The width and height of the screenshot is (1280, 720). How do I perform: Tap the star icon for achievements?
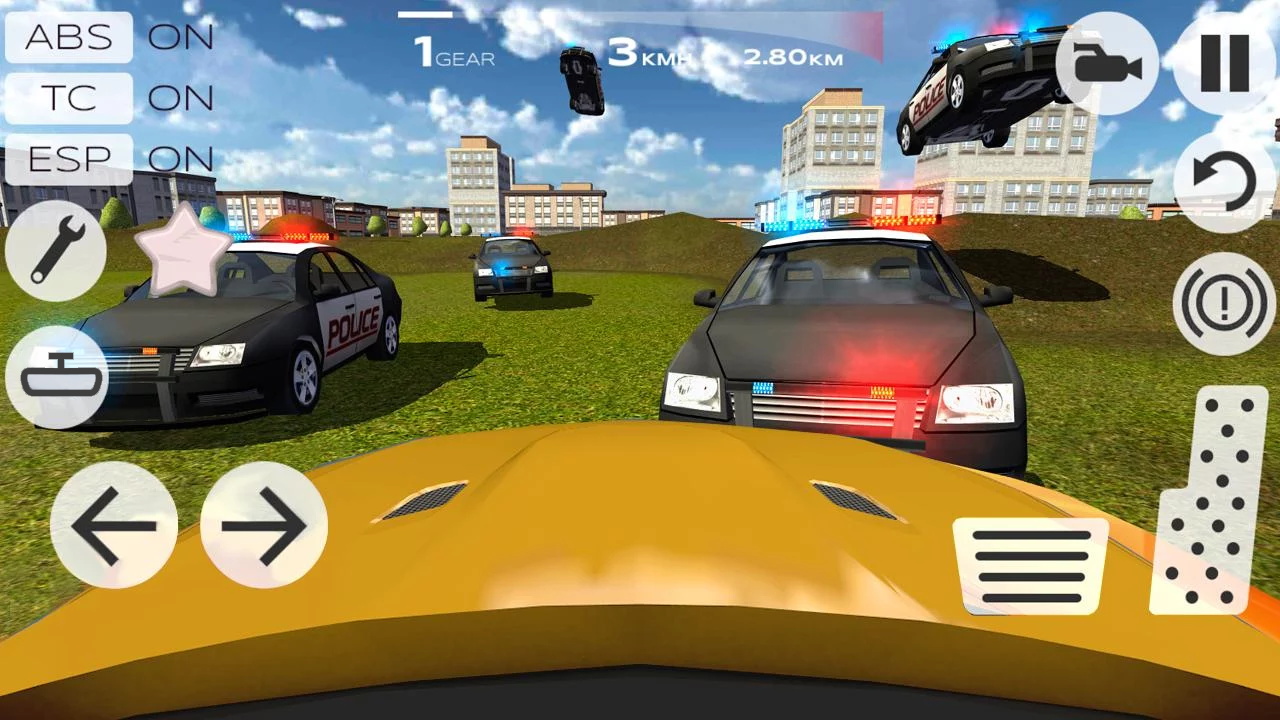(184, 256)
